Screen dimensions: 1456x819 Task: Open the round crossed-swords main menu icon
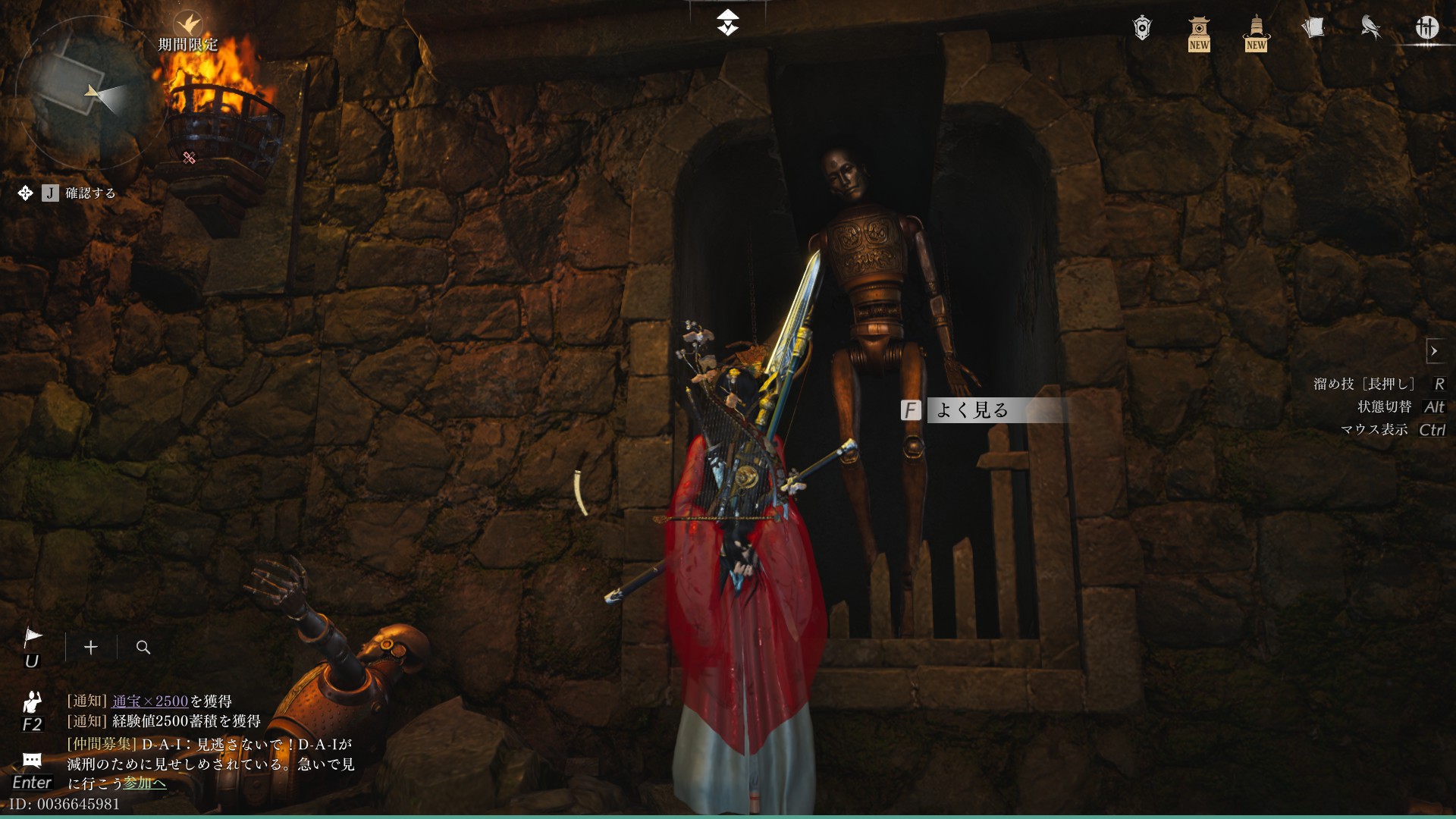tap(1427, 28)
